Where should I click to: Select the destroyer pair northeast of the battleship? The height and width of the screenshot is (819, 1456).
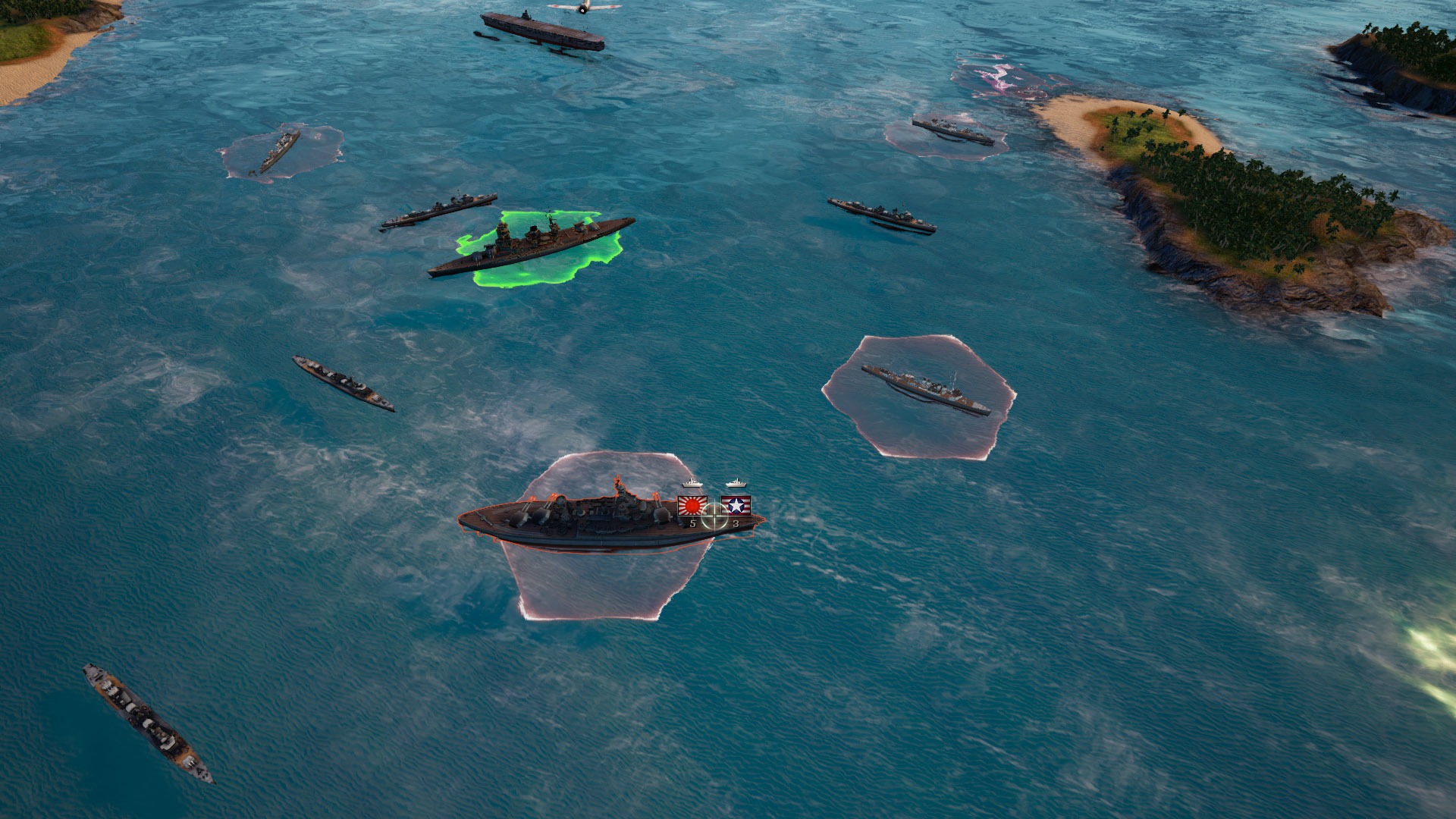point(880,212)
